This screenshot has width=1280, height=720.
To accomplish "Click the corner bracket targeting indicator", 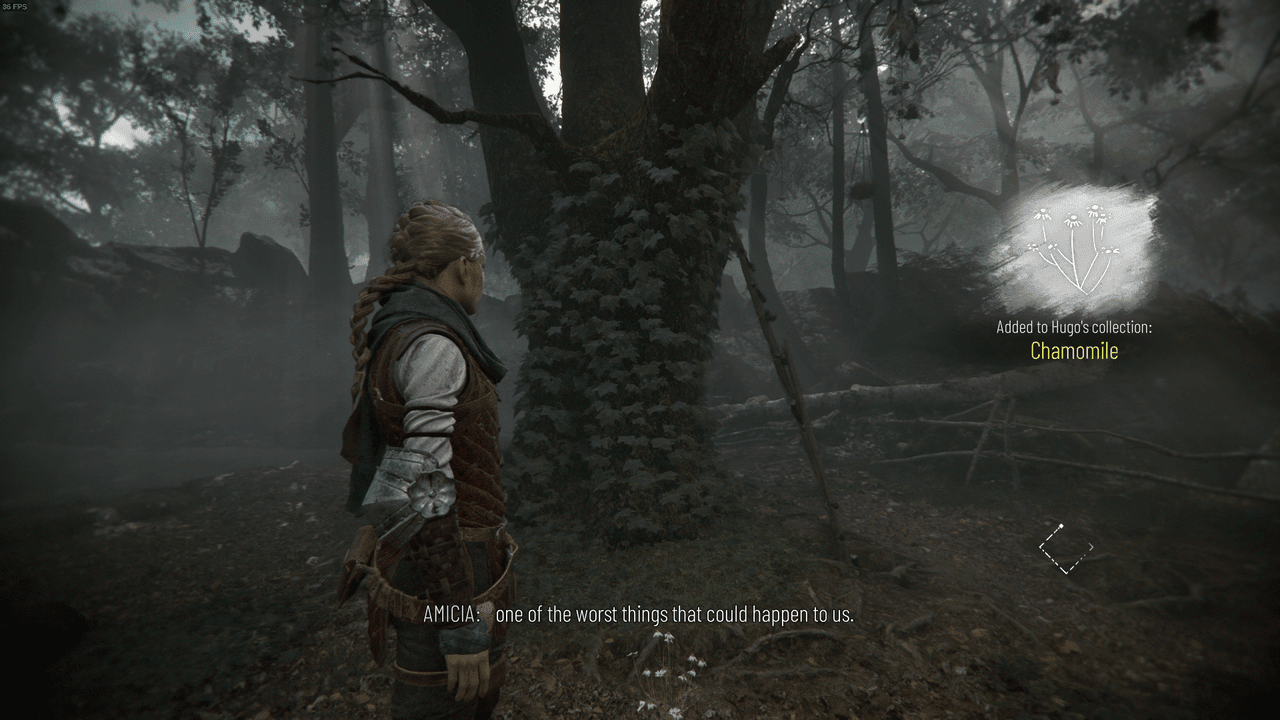I will pos(1067,546).
